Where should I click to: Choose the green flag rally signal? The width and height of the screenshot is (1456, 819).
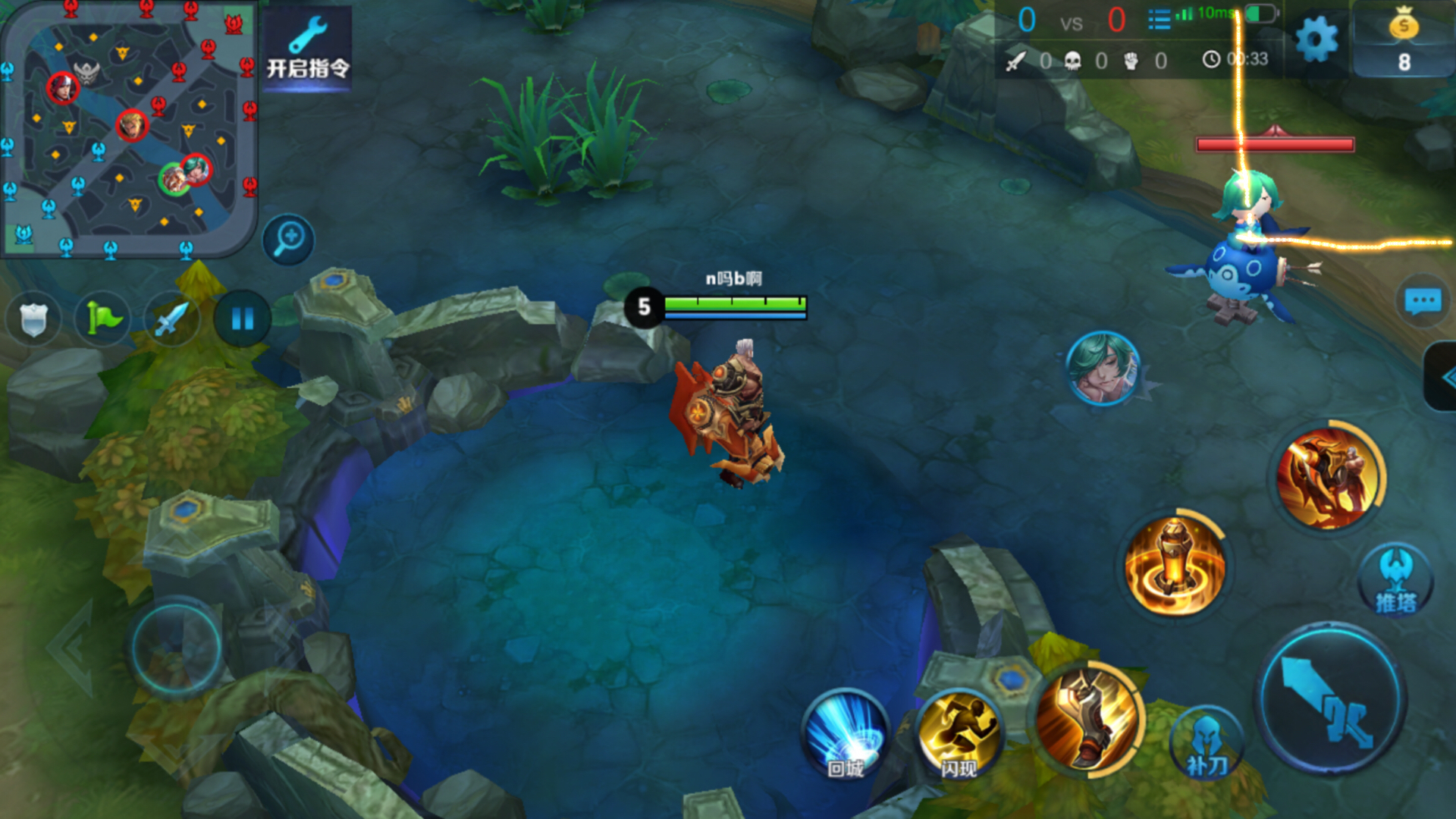click(x=102, y=319)
